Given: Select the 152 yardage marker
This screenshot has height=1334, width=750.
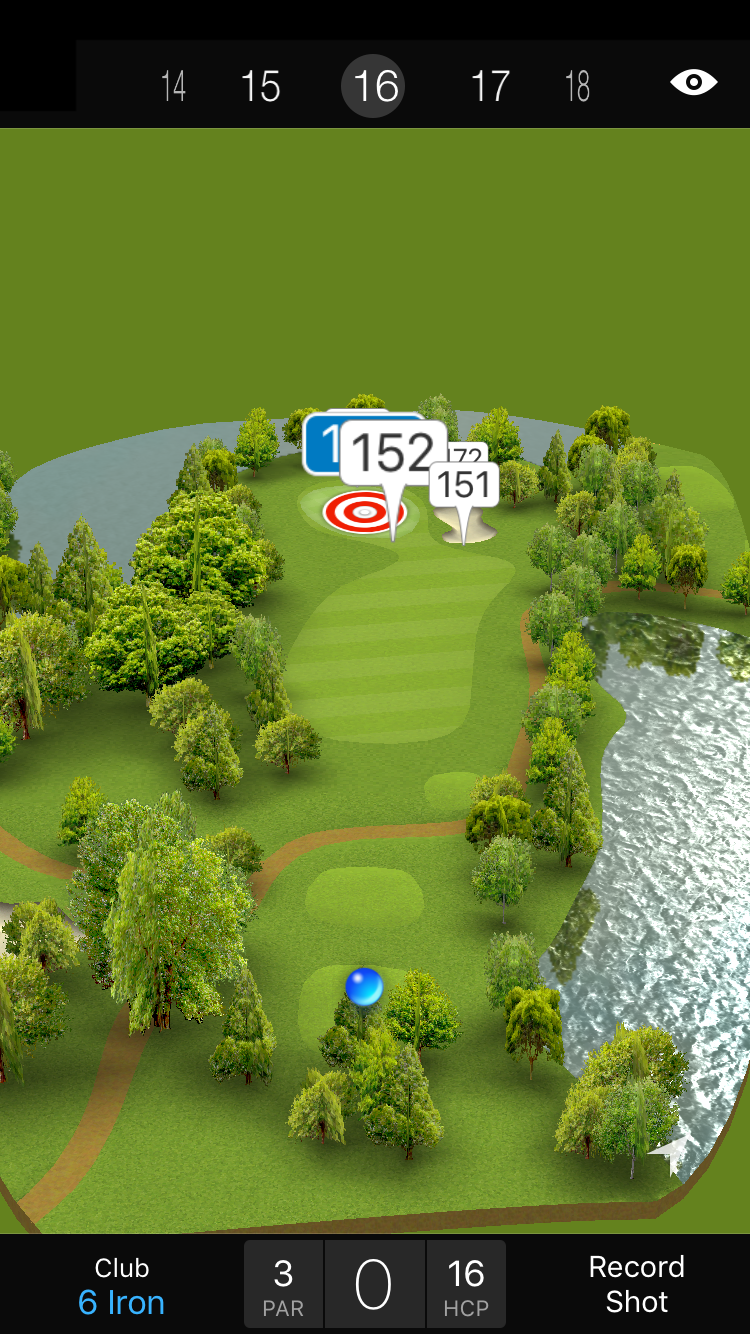Looking at the screenshot, I should tap(394, 454).
